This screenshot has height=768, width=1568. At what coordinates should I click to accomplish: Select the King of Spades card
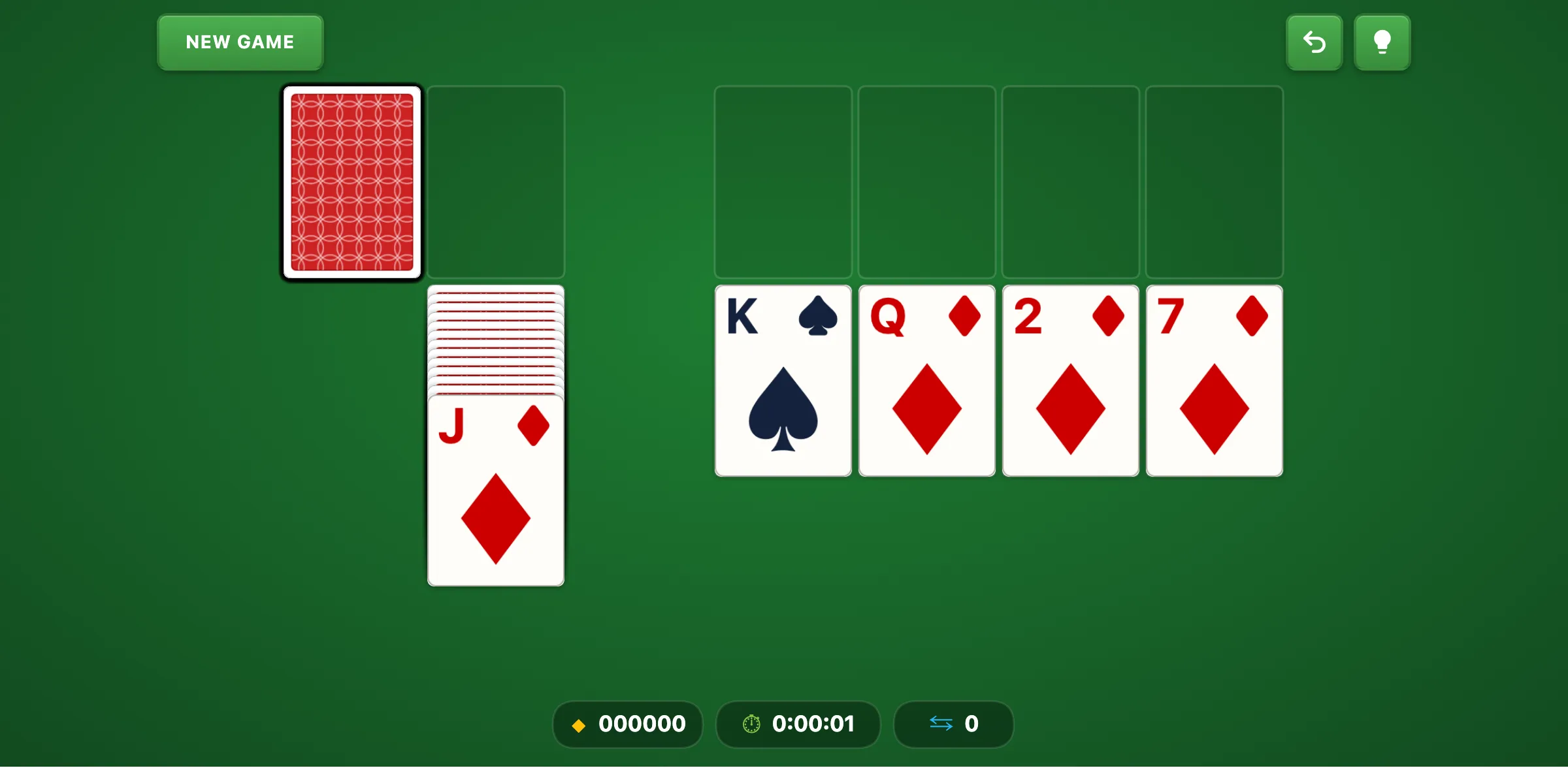pyautogui.click(x=783, y=381)
